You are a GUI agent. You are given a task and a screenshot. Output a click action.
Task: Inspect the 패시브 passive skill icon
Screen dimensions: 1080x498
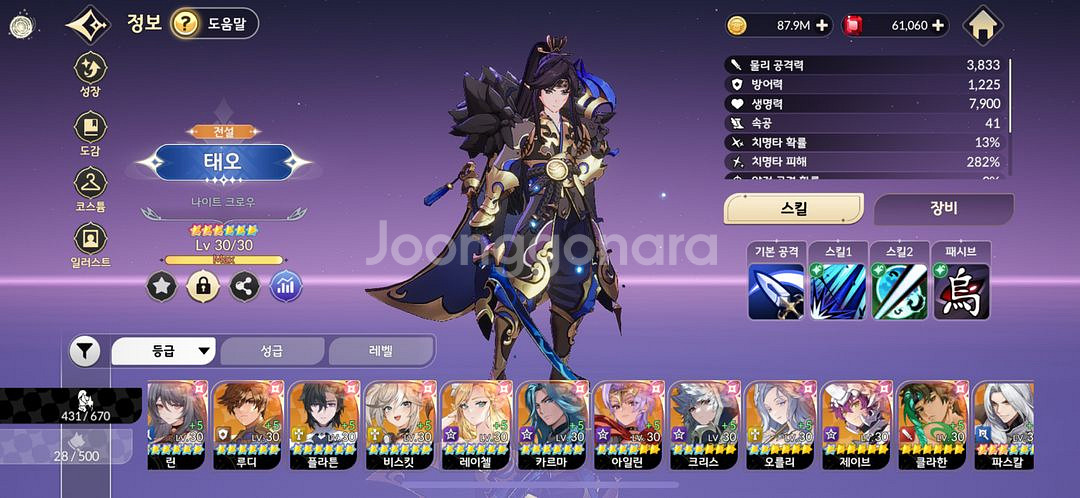pyautogui.click(x=961, y=291)
